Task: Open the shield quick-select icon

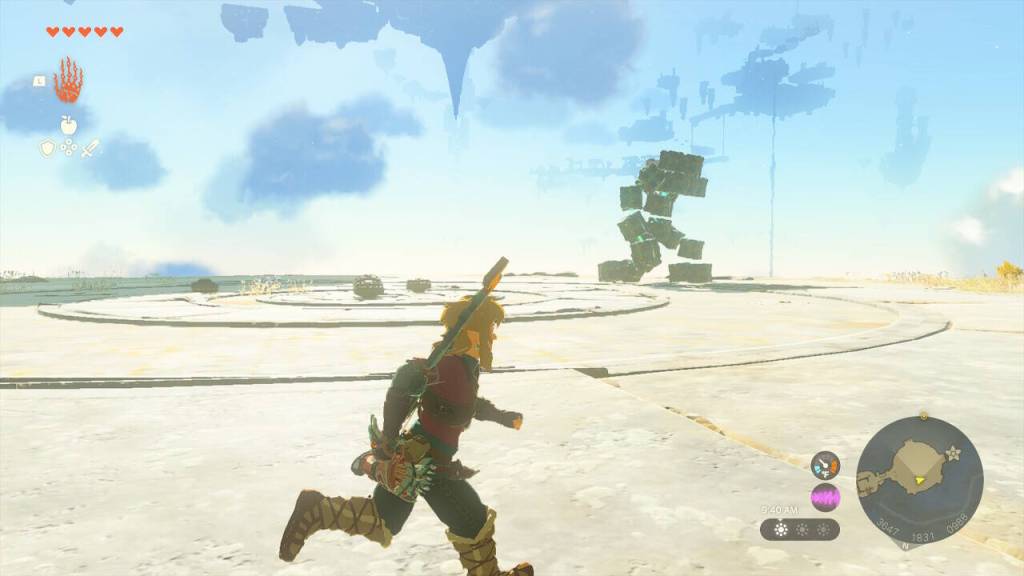Action: [x=47, y=148]
